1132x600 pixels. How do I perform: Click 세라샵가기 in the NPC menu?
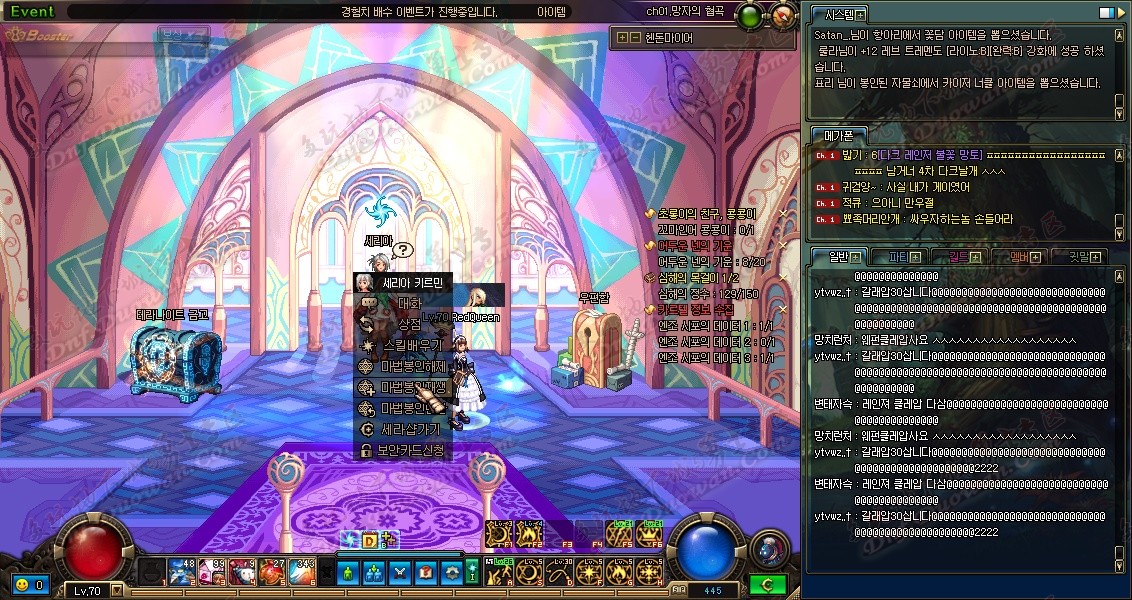coord(402,429)
